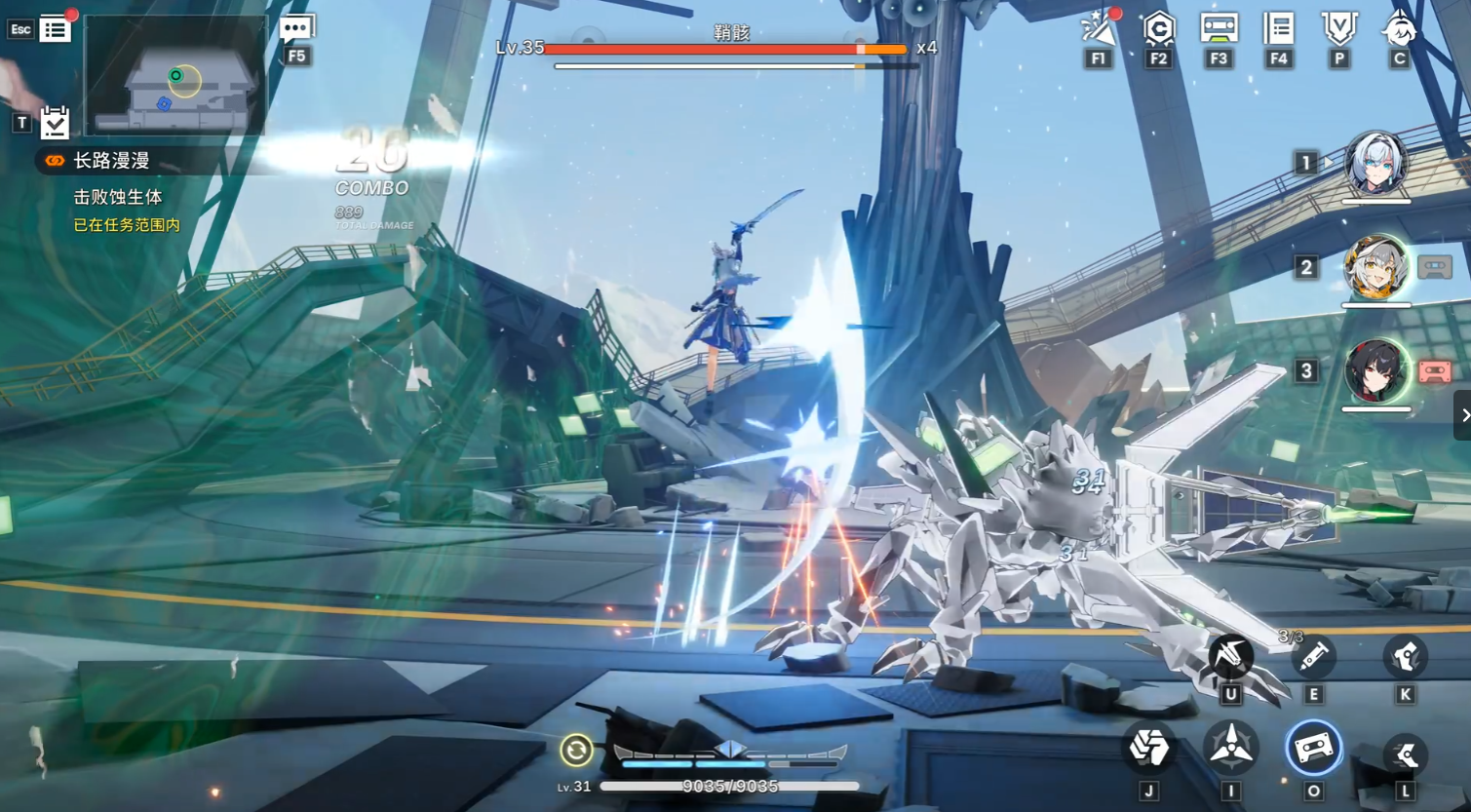Open the party popper events icon
The height and width of the screenshot is (812, 1471).
click(1099, 29)
